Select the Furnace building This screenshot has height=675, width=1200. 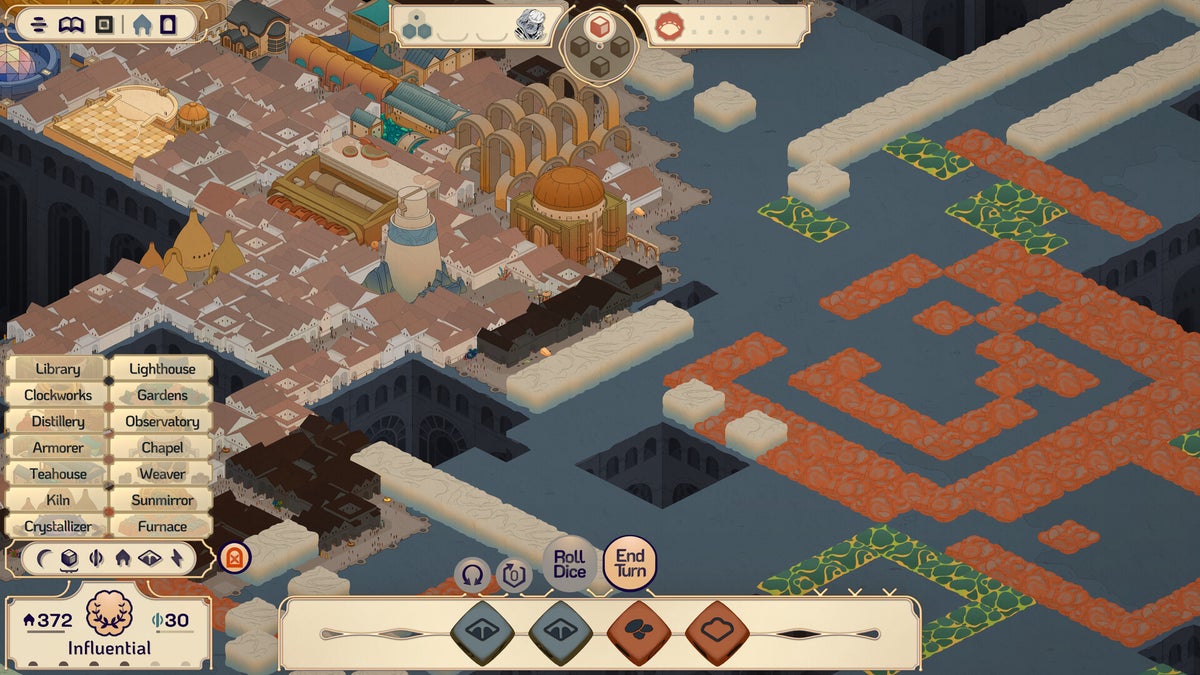162,526
